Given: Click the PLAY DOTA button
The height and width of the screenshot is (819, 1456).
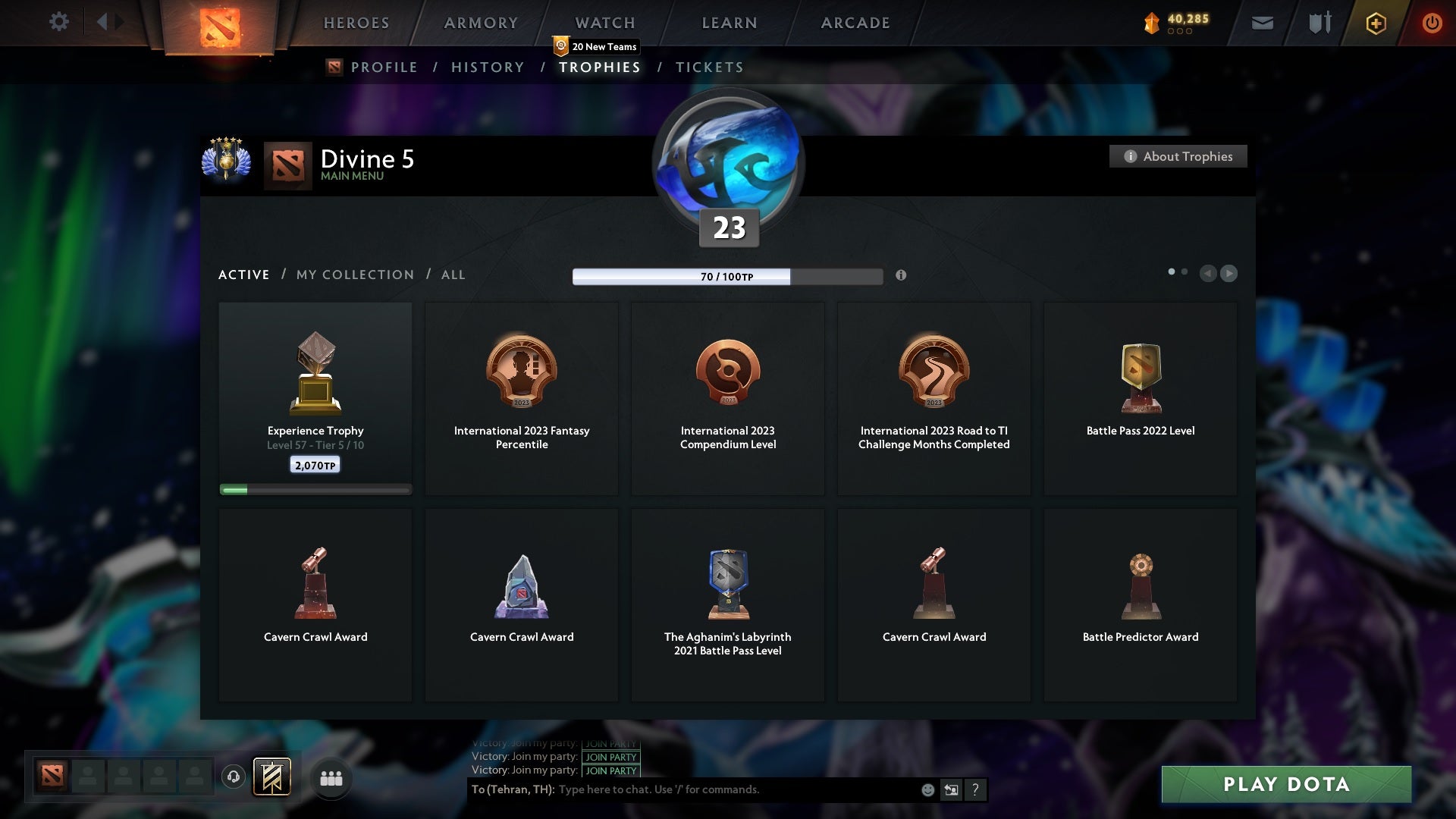Looking at the screenshot, I should 1286,785.
